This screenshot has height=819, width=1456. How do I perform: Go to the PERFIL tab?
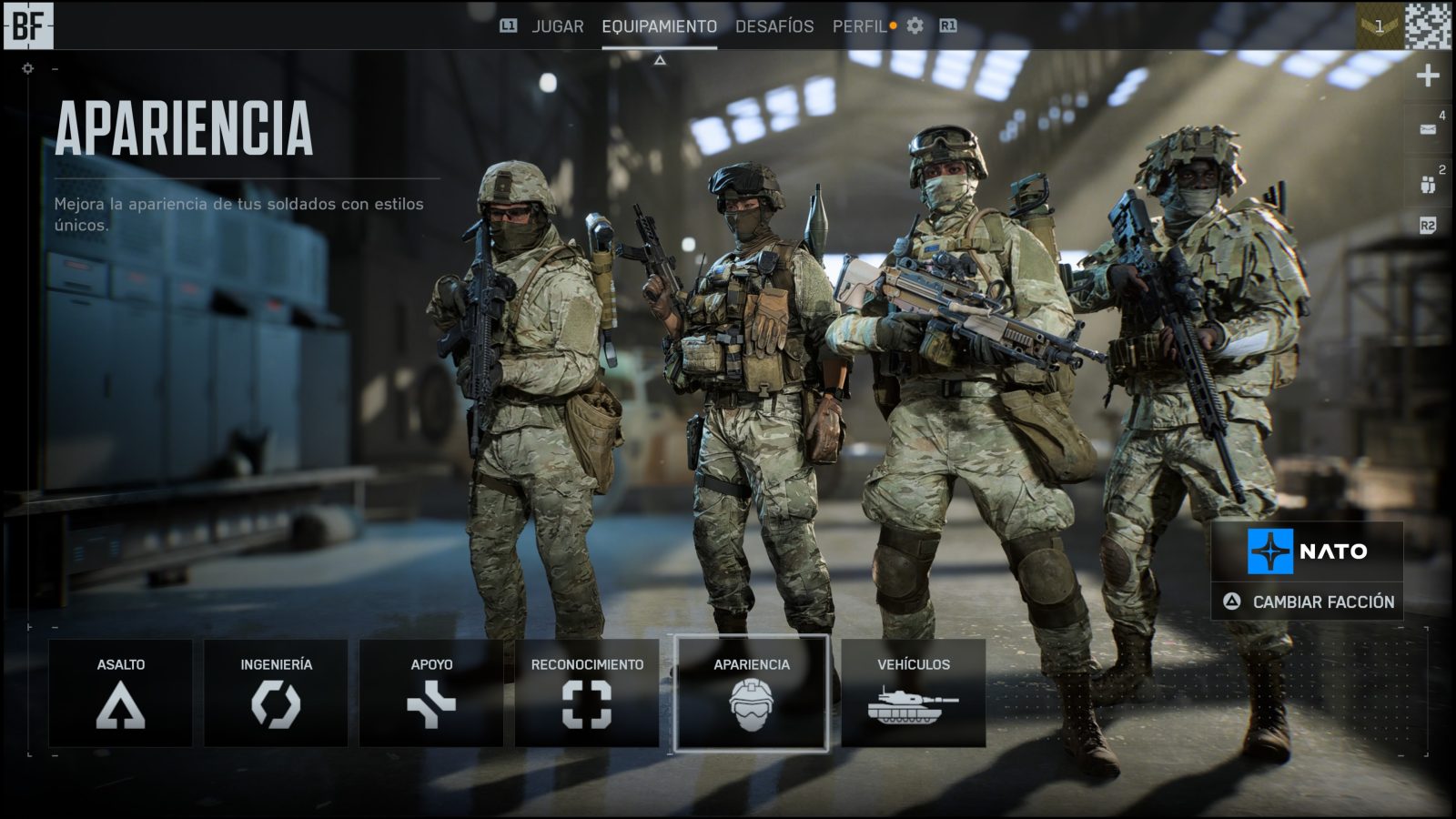pos(859,26)
